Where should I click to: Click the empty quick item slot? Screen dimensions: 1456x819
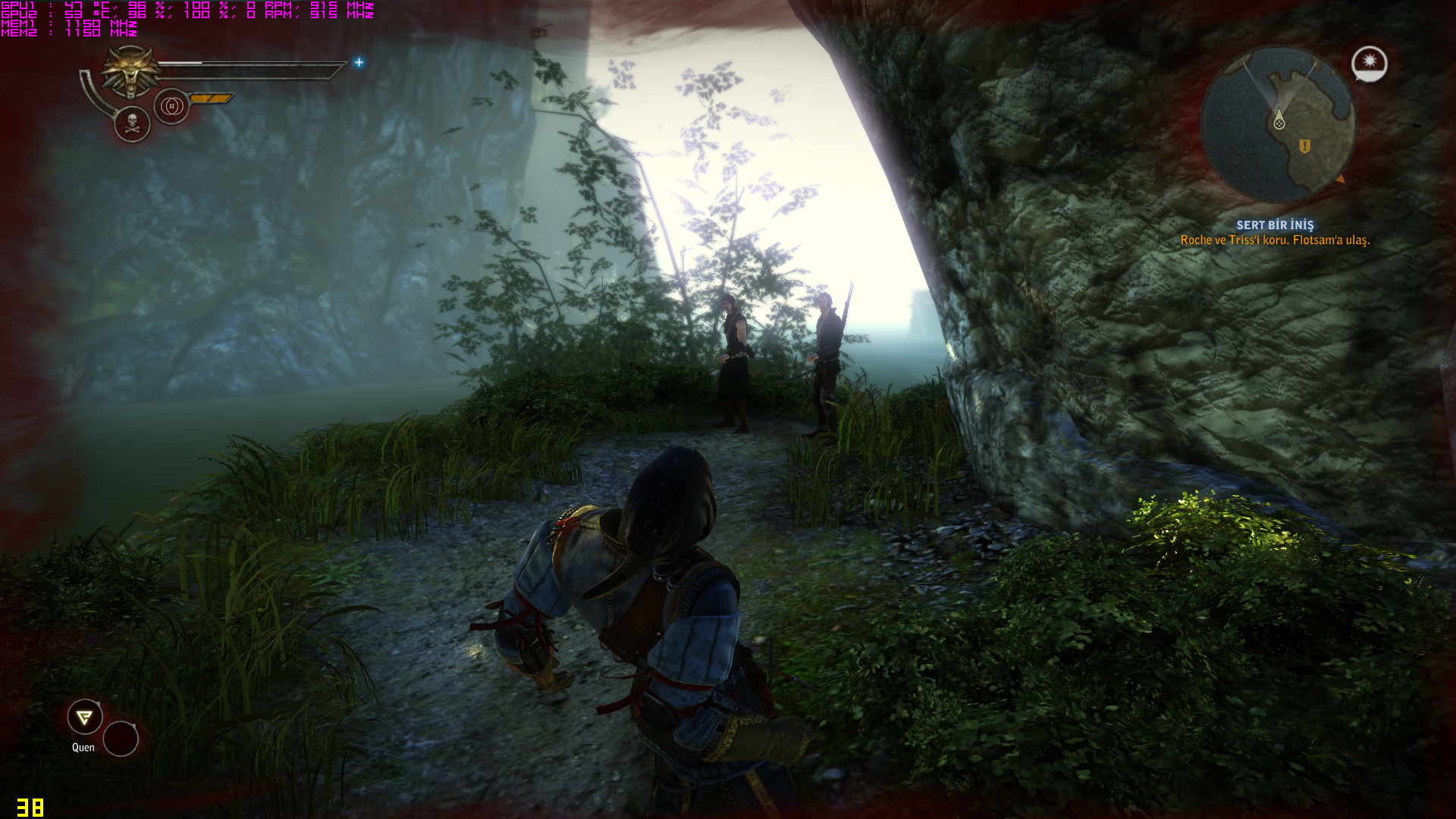121,739
